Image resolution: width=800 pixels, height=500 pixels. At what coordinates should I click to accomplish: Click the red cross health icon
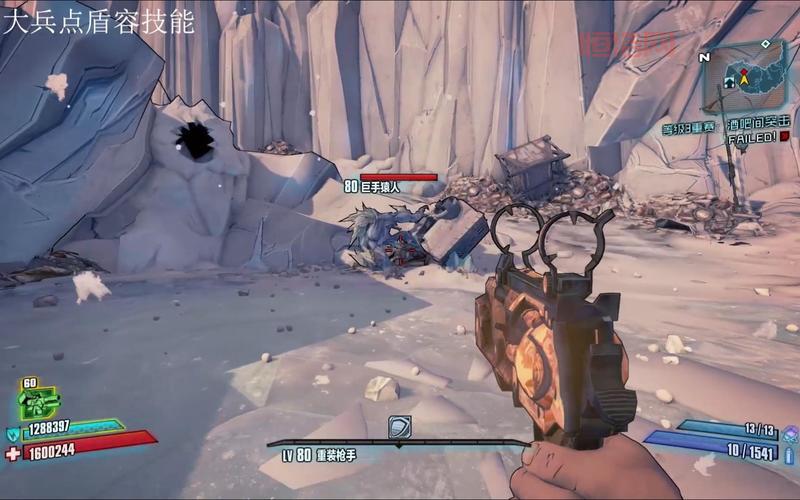[13, 453]
